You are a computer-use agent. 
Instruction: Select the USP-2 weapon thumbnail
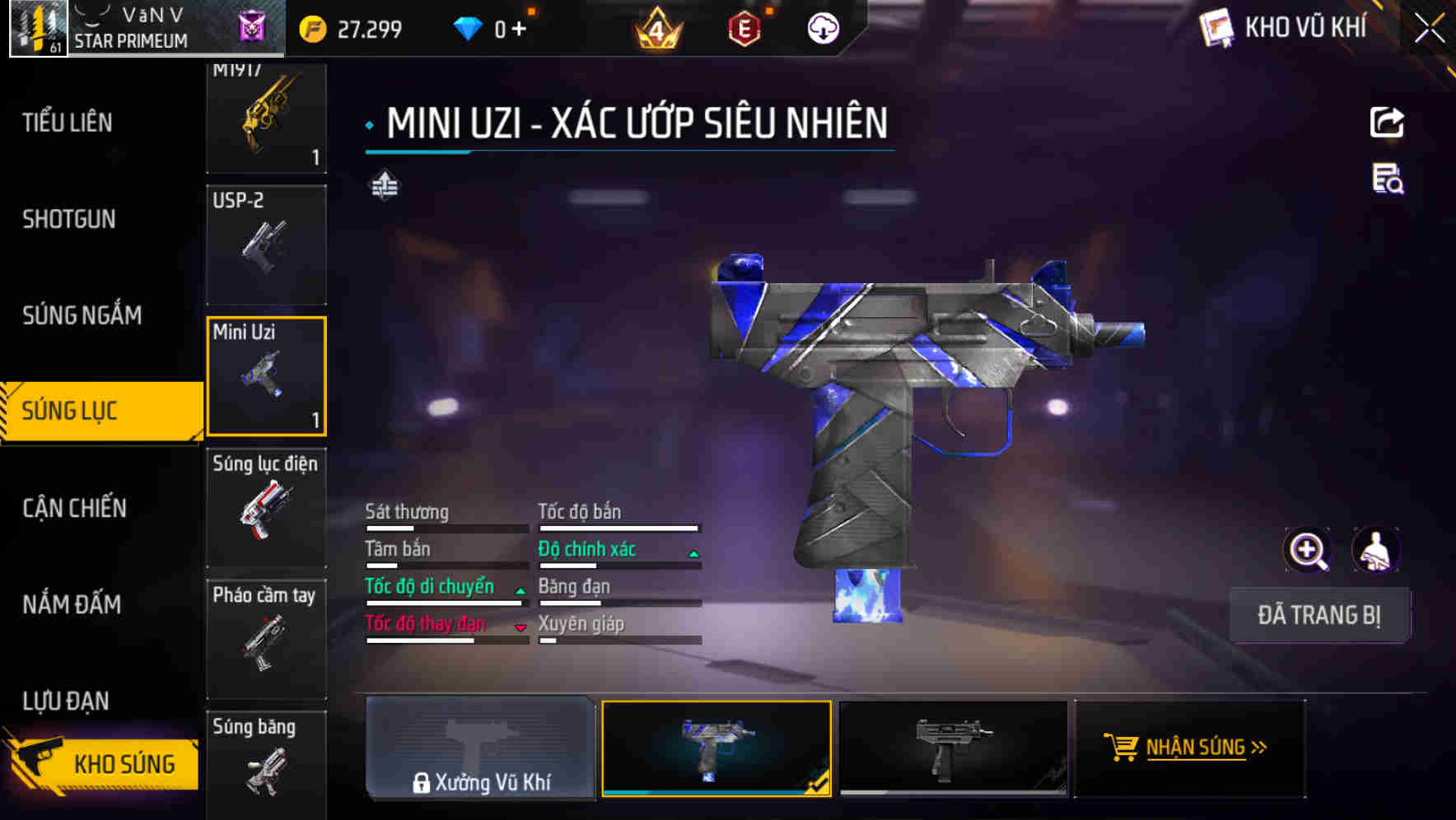pos(266,245)
